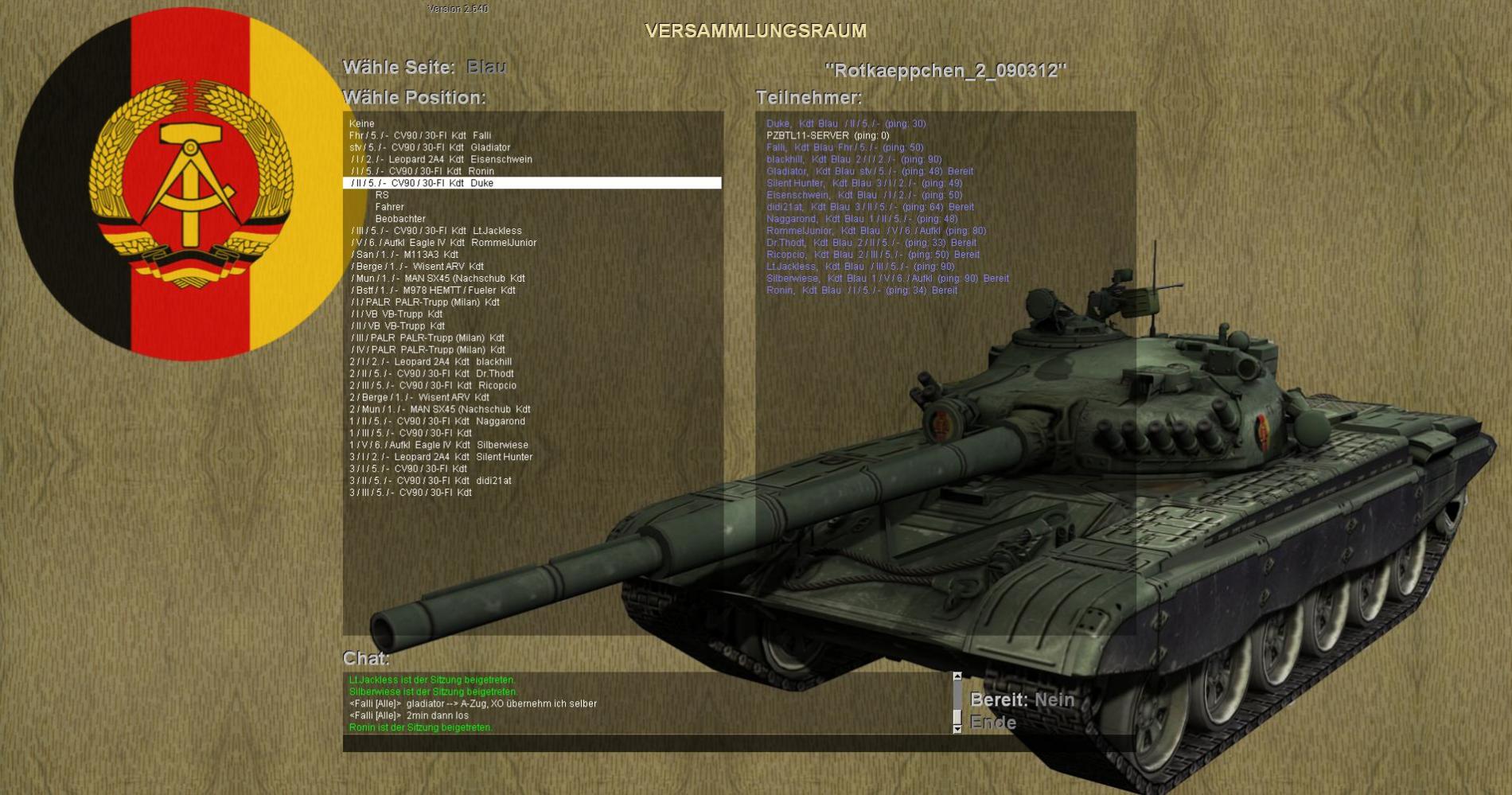Select the Keine position entry
Screen dimensions: 1512x795
[x=361, y=123]
